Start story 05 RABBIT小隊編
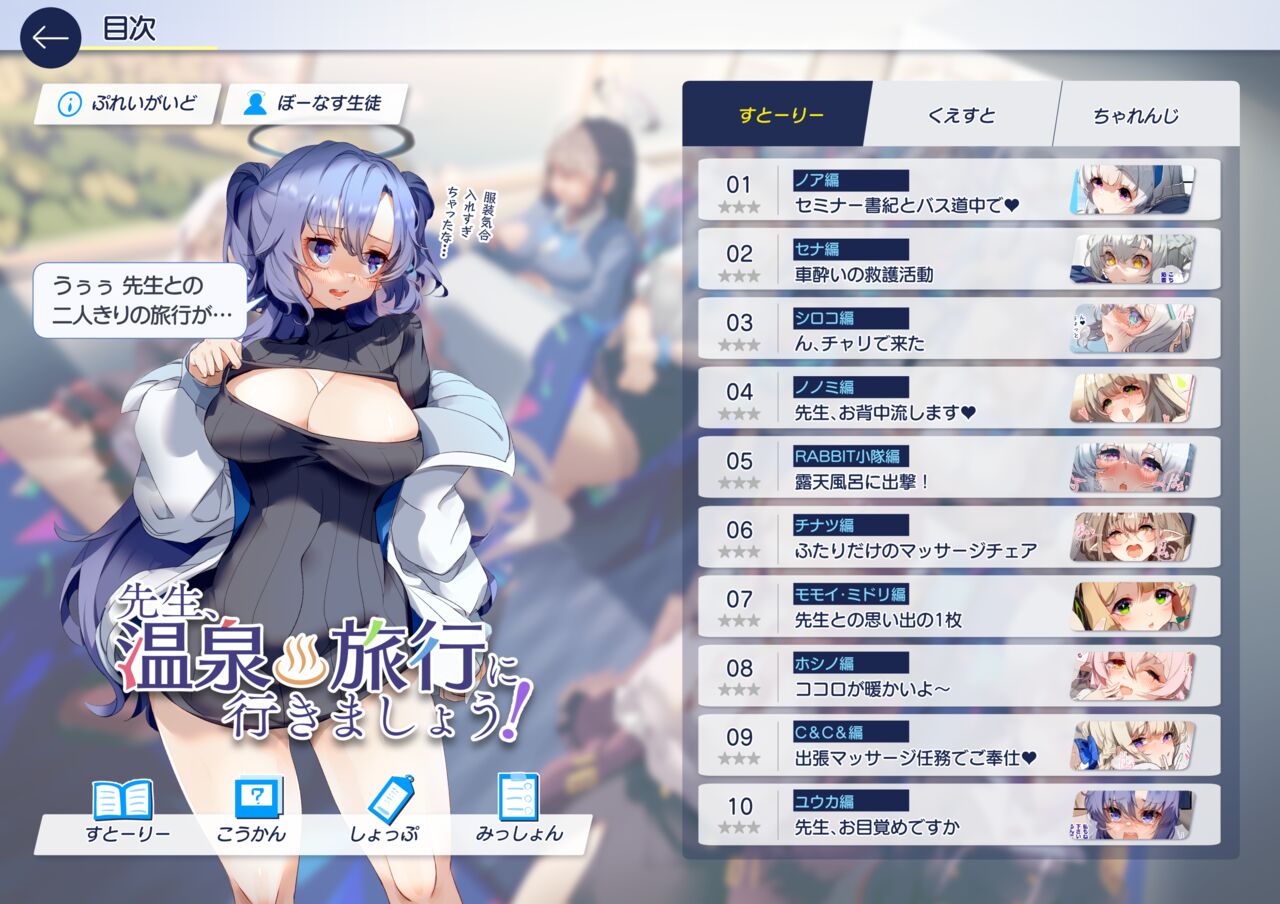This screenshot has height=904, width=1280. pyautogui.click(x=958, y=469)
